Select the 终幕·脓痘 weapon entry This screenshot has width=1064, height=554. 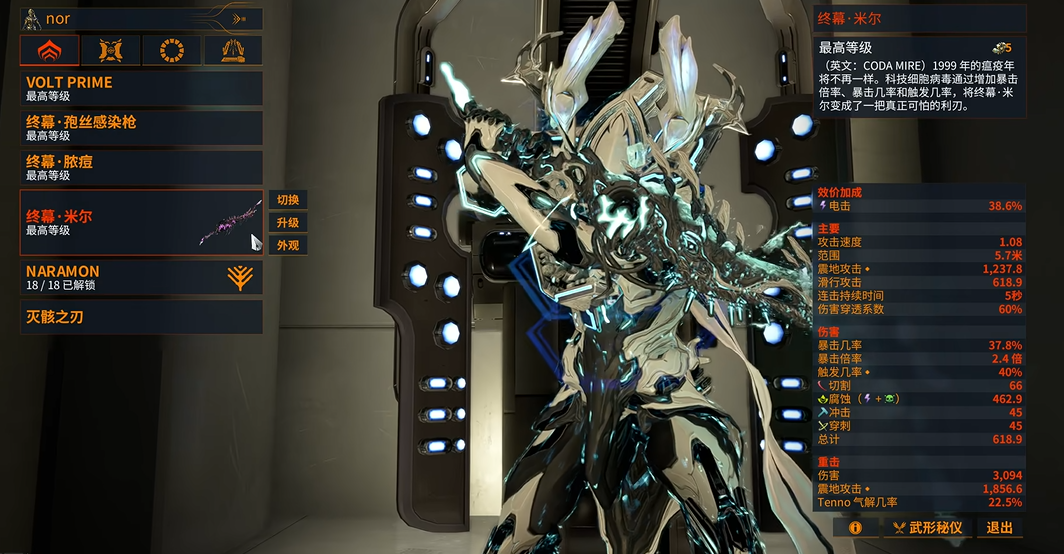click(141, 167)
